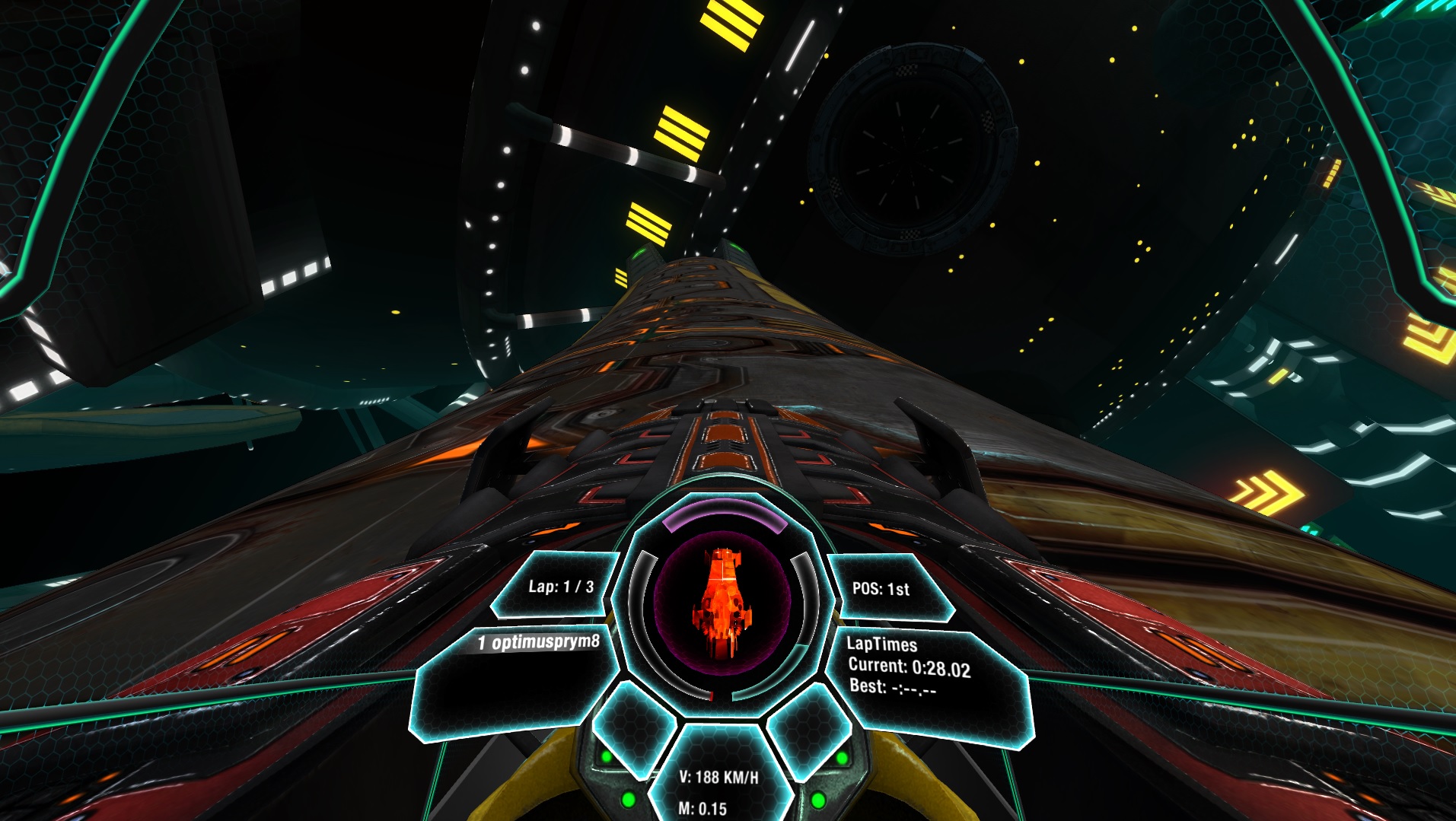1456x821 pixels.
Task: Toggle the green light beside the left hex panel
Action: point(607,756)
